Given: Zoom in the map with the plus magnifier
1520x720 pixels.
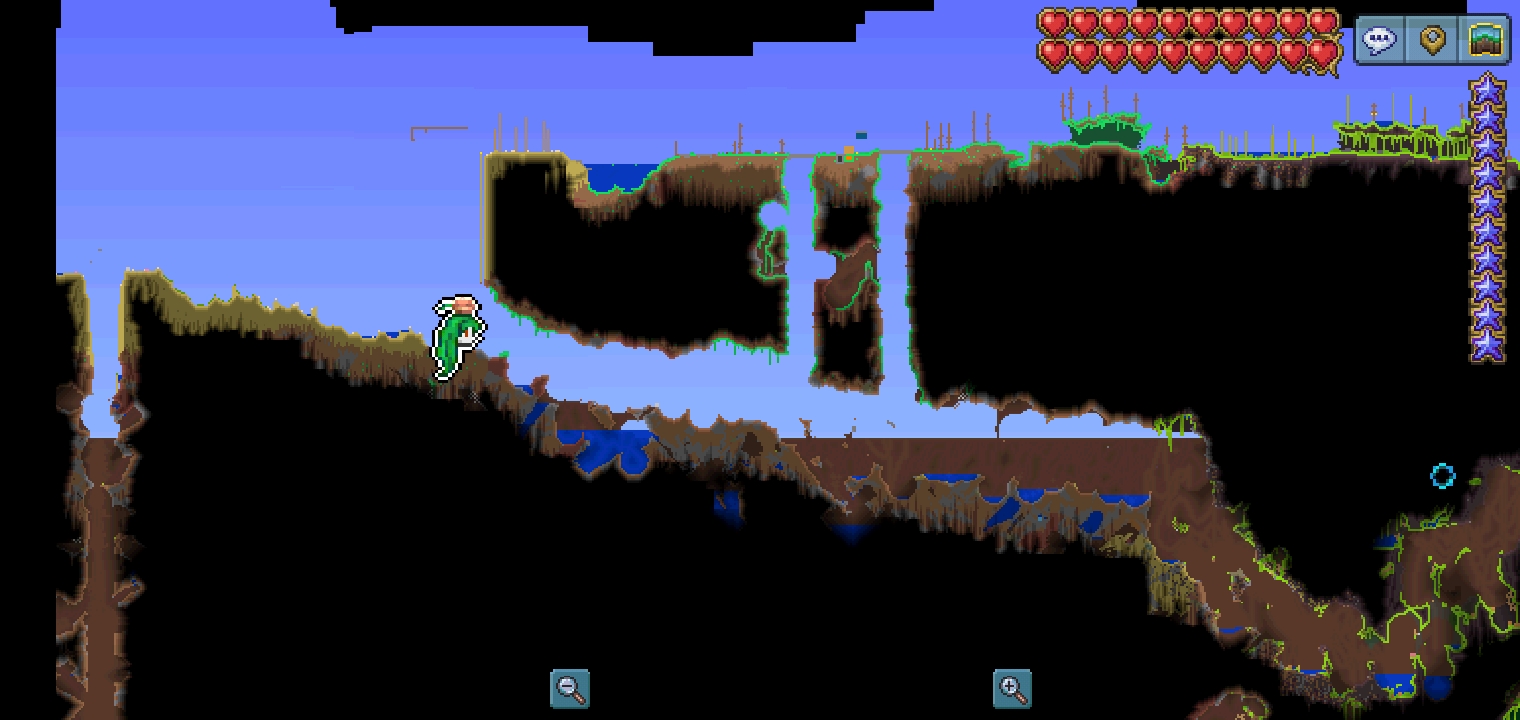Looking at the screenshot, I should coord(1012,688).
